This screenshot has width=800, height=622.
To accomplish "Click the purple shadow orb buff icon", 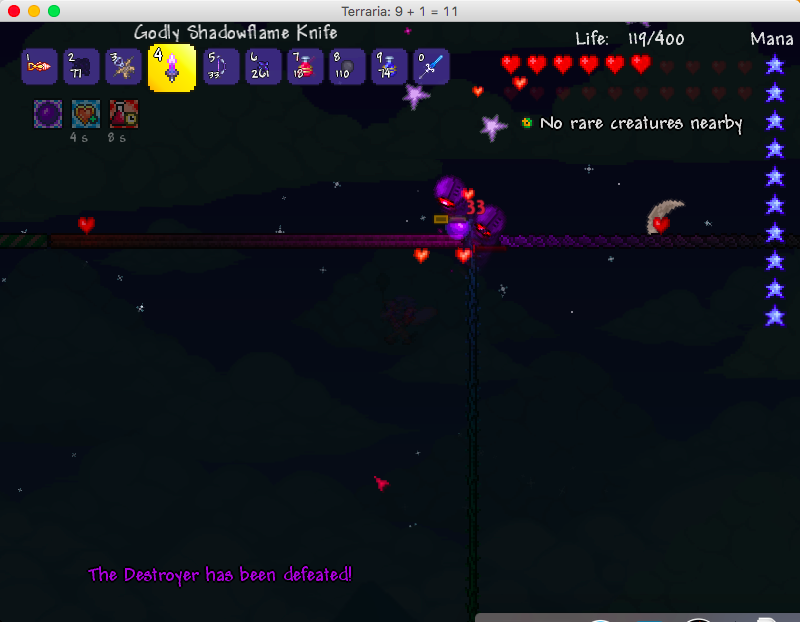I will pyautogui.click(x=48, y=114).
